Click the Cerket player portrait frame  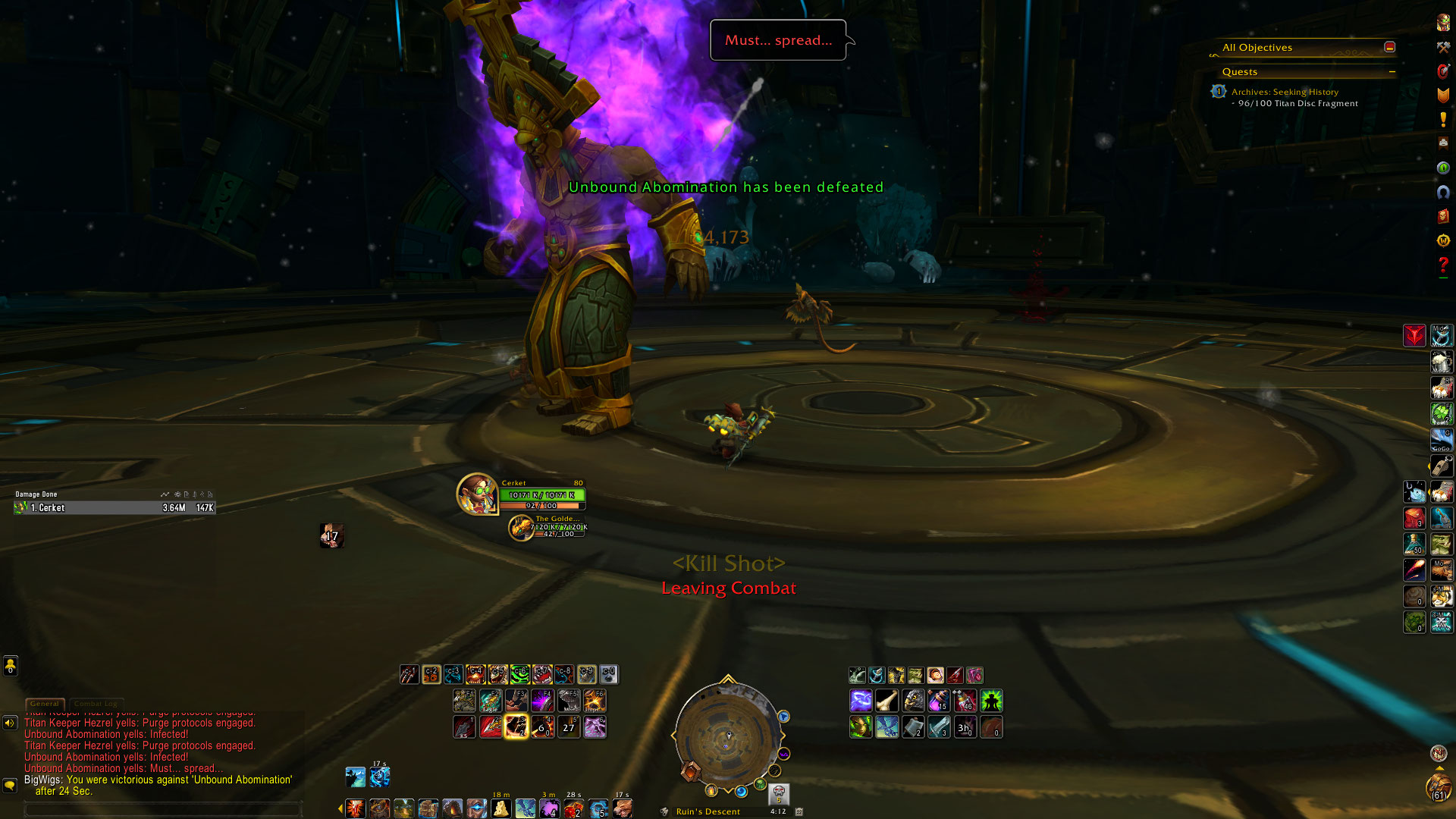[477, 494]
